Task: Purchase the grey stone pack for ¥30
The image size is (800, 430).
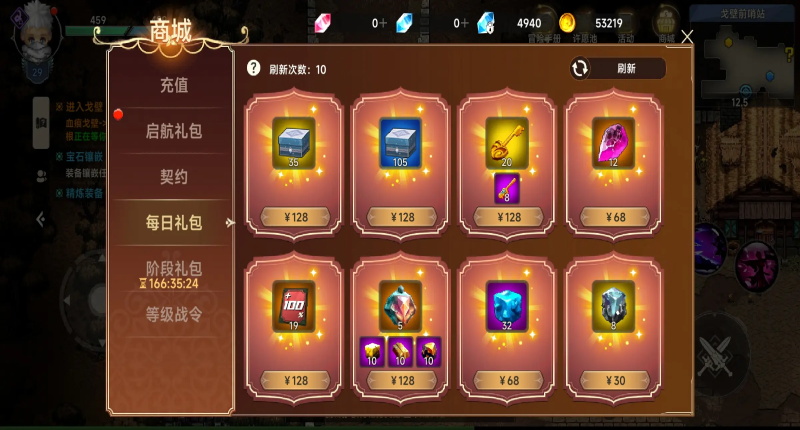Action: (x=614, y=380)
